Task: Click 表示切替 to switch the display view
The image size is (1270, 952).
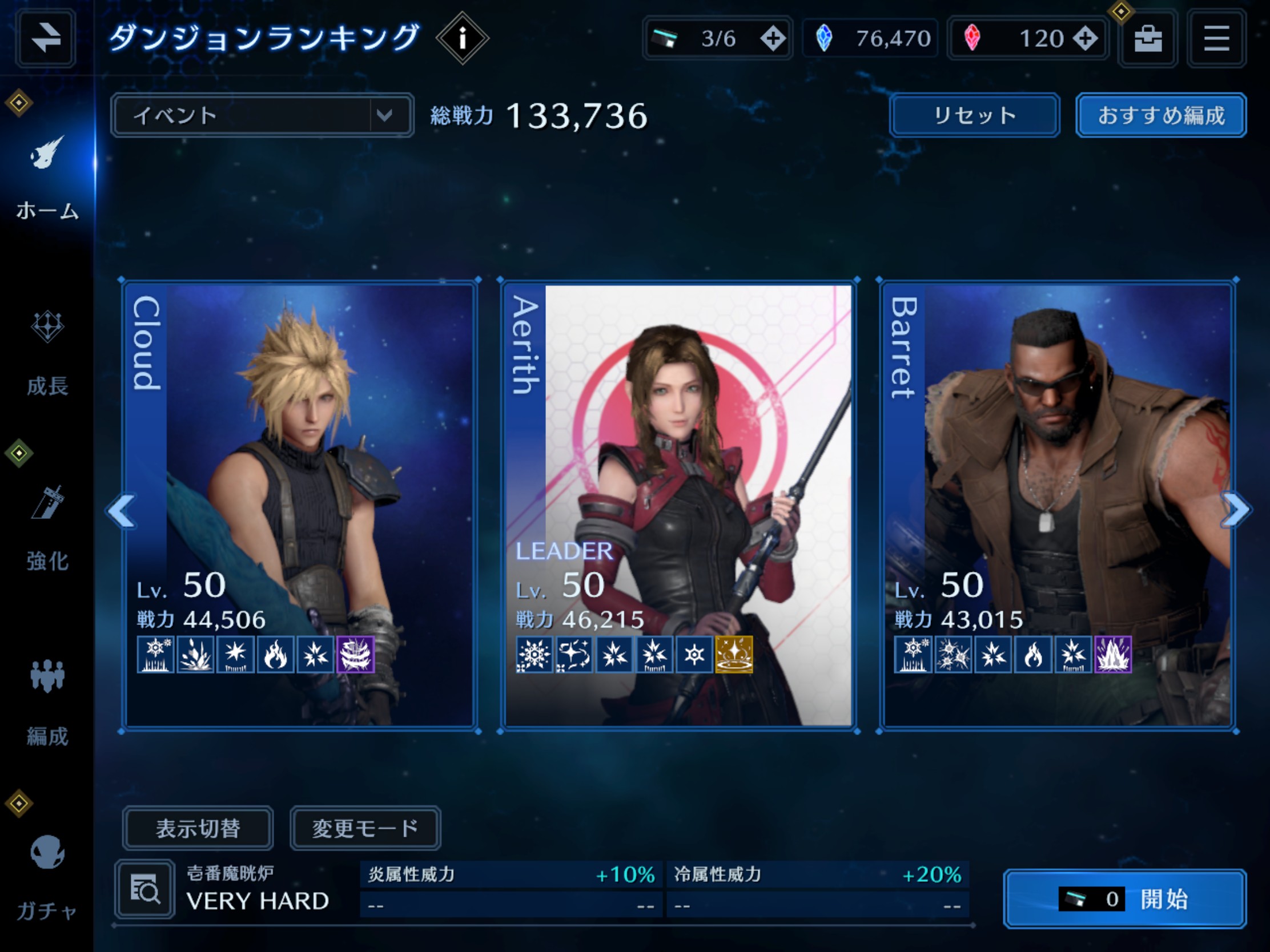Action: (199, 828)
